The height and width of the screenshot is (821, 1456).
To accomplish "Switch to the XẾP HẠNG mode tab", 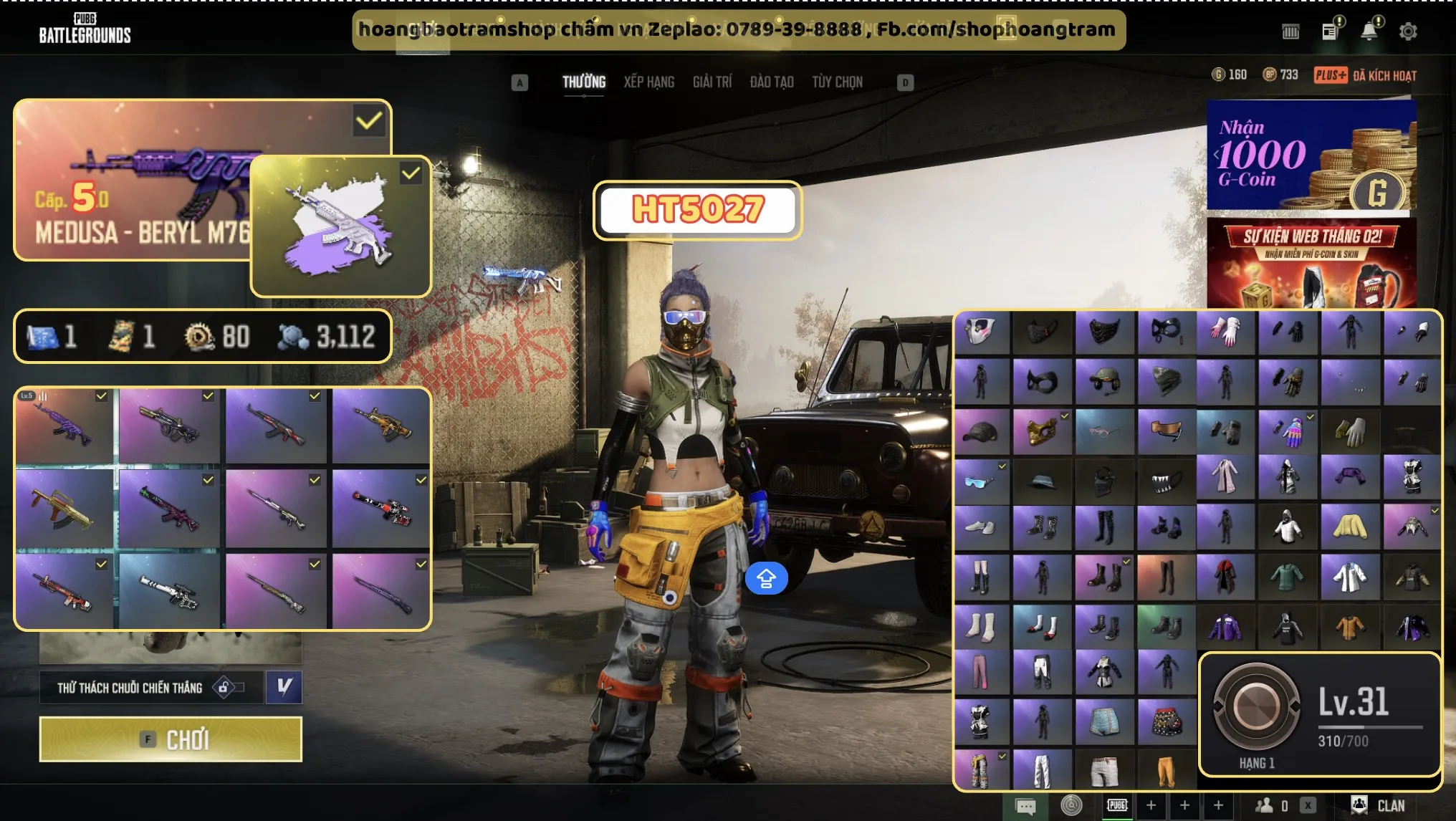I will pos(648,82).
